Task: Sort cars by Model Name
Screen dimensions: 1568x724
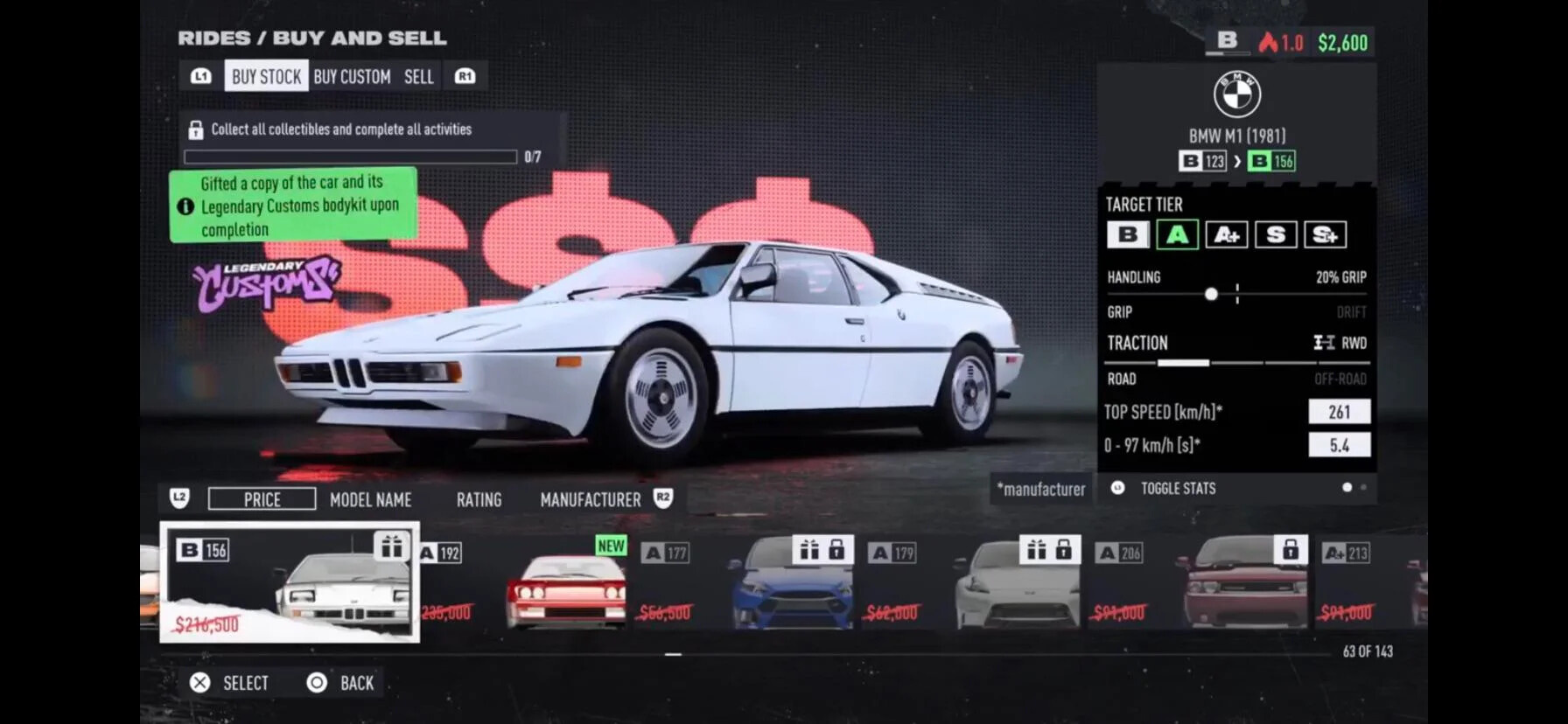Action: pyautogui.click(x=370, y=499)
